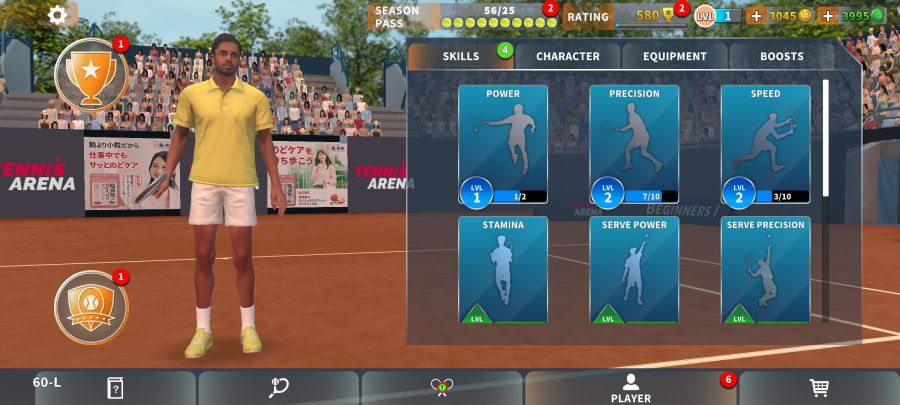
Task: Select the Precision skill card
Action: pyautogui.click(x=634, y=144)
